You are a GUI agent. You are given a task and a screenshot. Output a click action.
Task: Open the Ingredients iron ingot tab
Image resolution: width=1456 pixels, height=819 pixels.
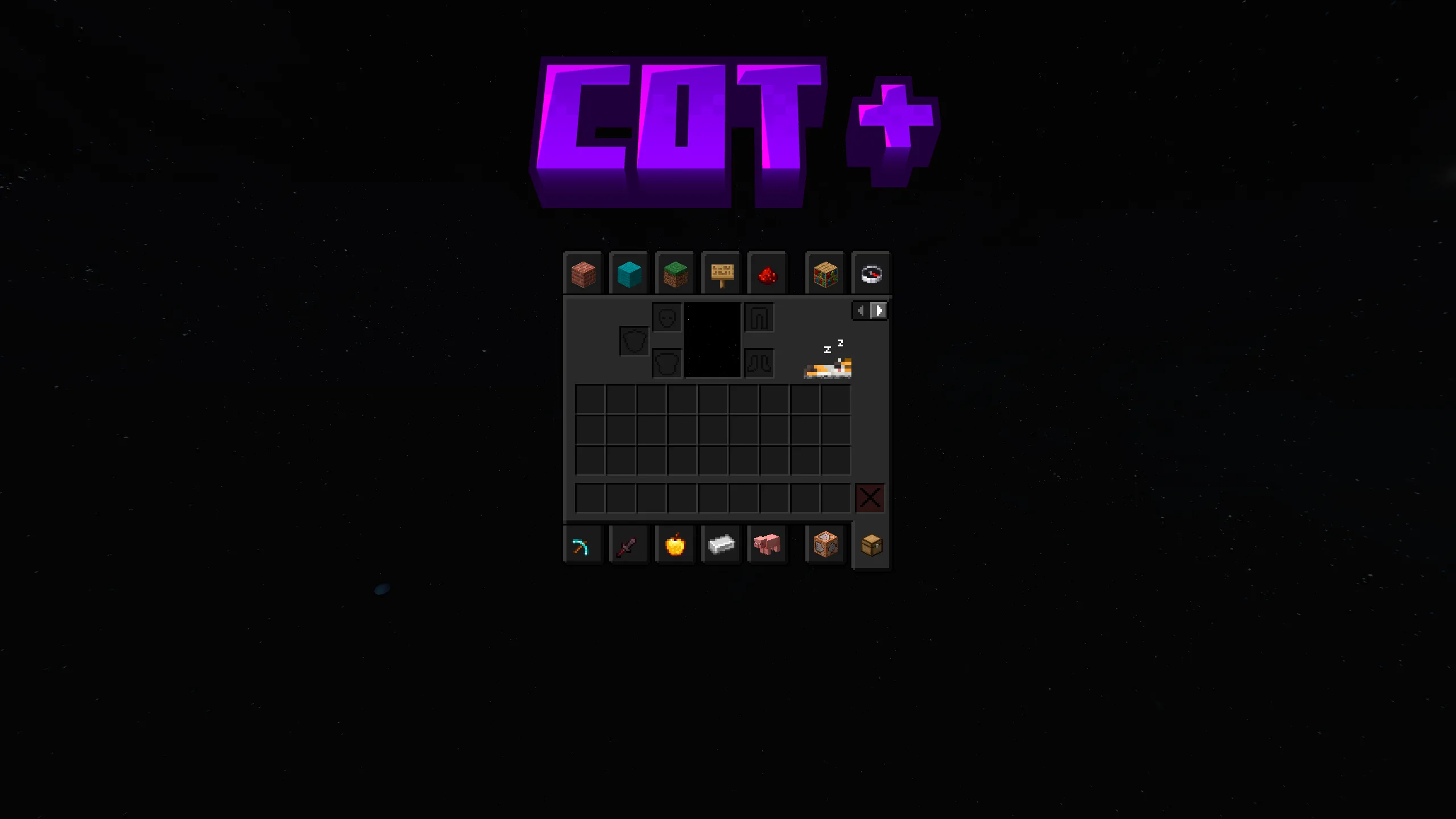tap(721, 544)
